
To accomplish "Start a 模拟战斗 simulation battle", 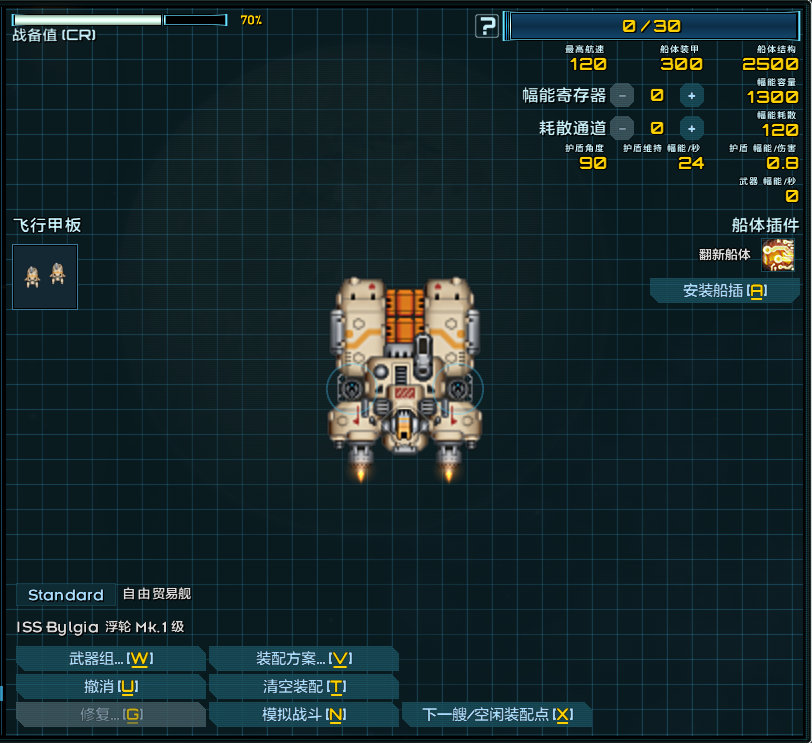I will tap(303, 715).
